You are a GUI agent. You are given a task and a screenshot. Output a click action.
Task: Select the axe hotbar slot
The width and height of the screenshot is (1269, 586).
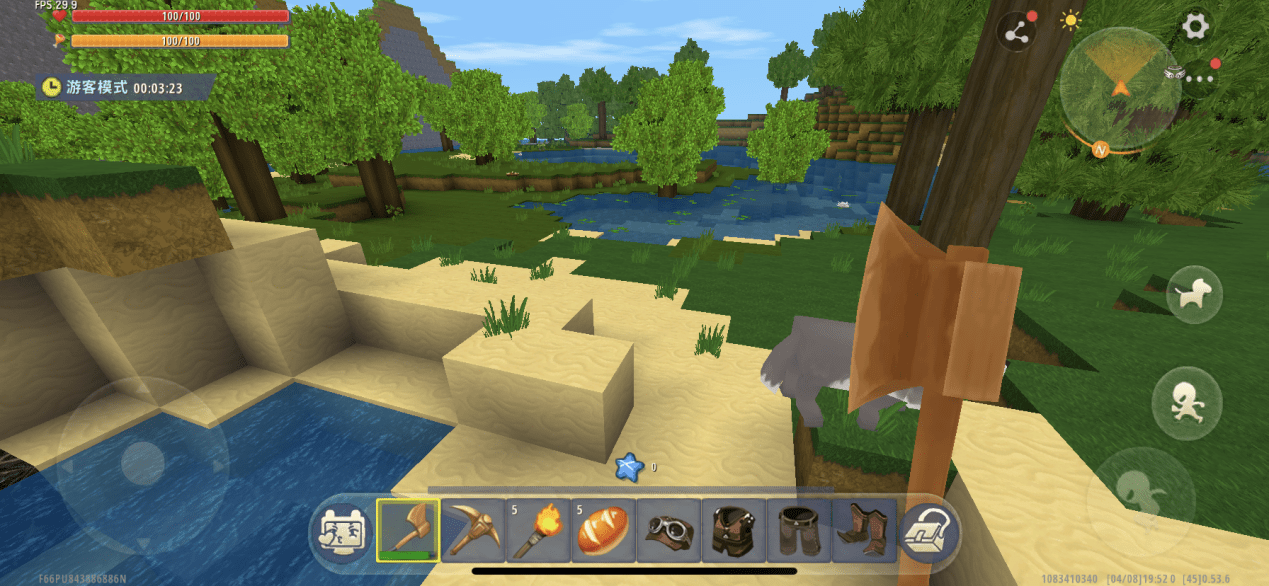(x=407, y=529)
